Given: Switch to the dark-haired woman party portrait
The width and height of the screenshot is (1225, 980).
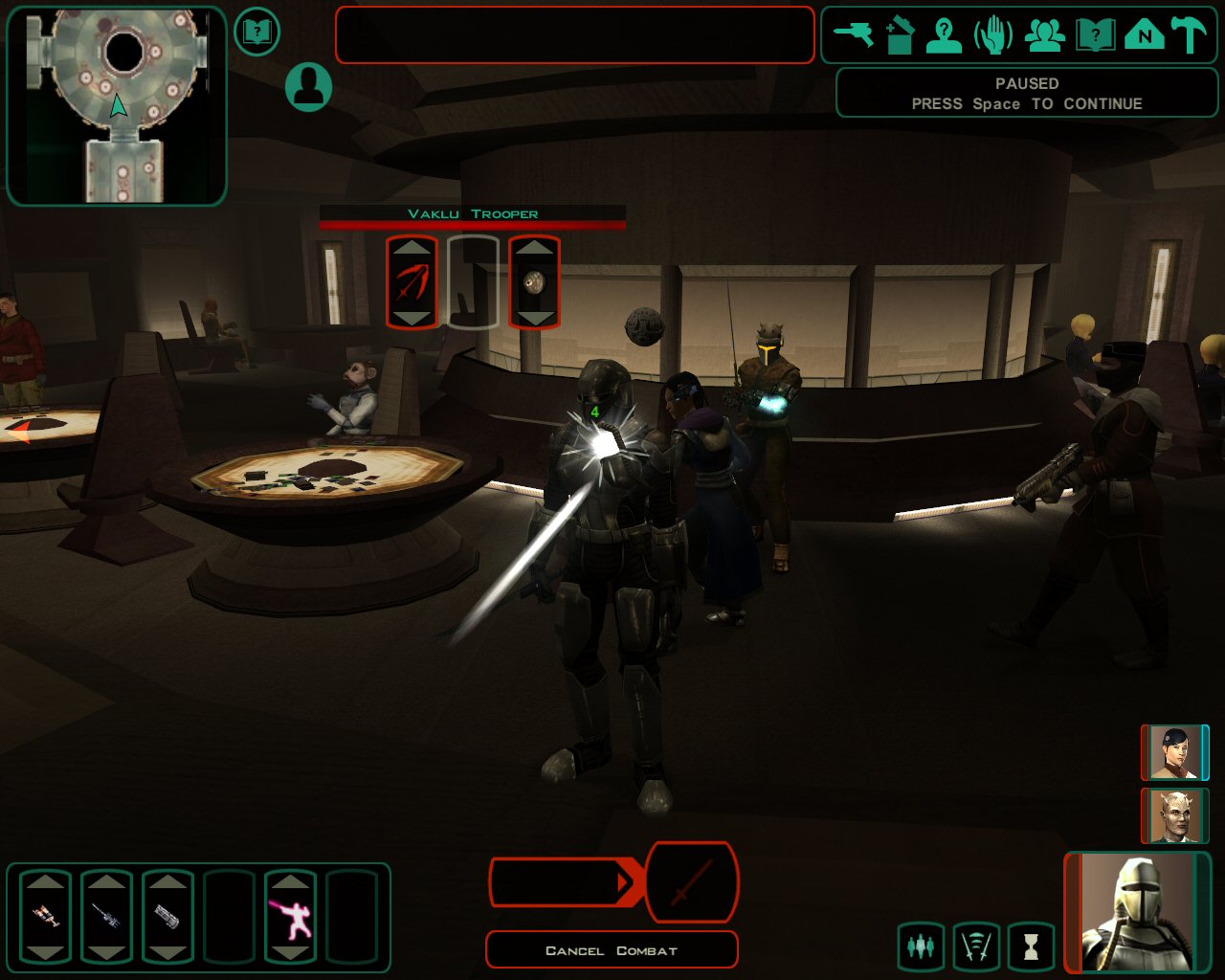Looking at the screenshot, I should [1174, 752].
